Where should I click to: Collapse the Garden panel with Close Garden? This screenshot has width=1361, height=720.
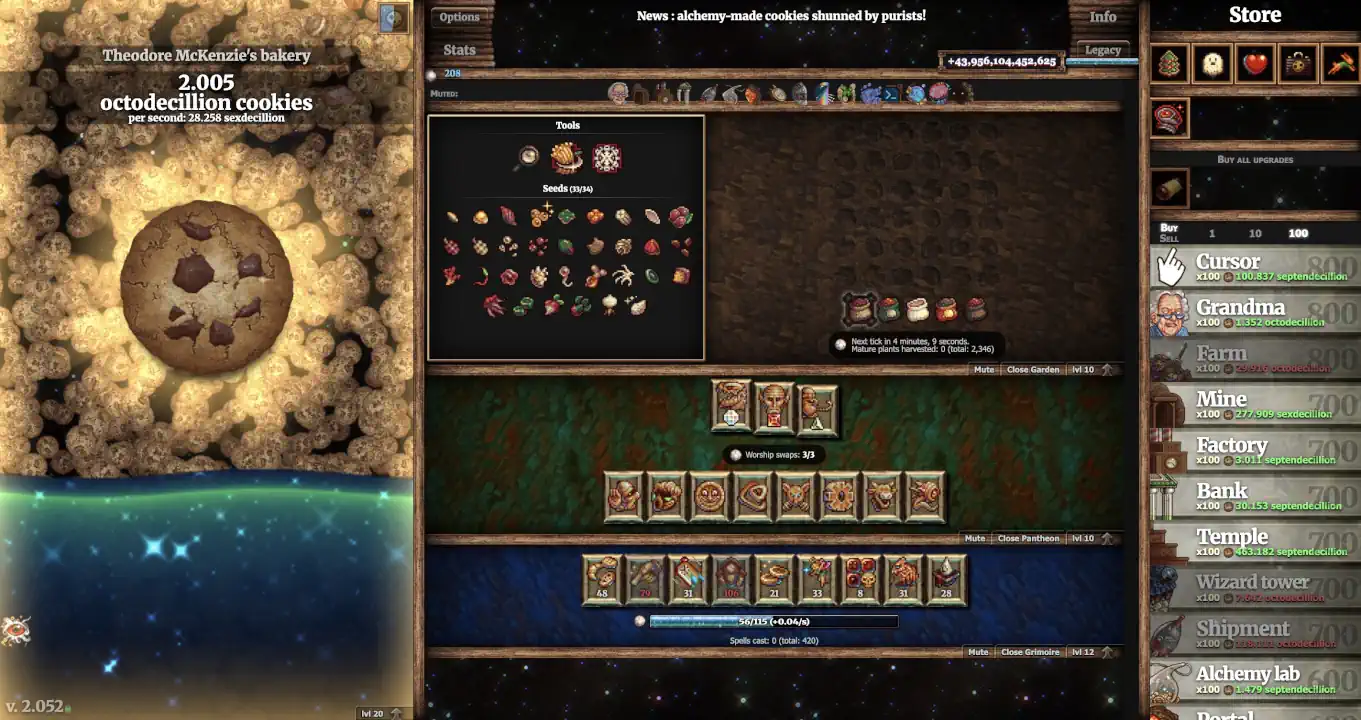[1033, 369]
